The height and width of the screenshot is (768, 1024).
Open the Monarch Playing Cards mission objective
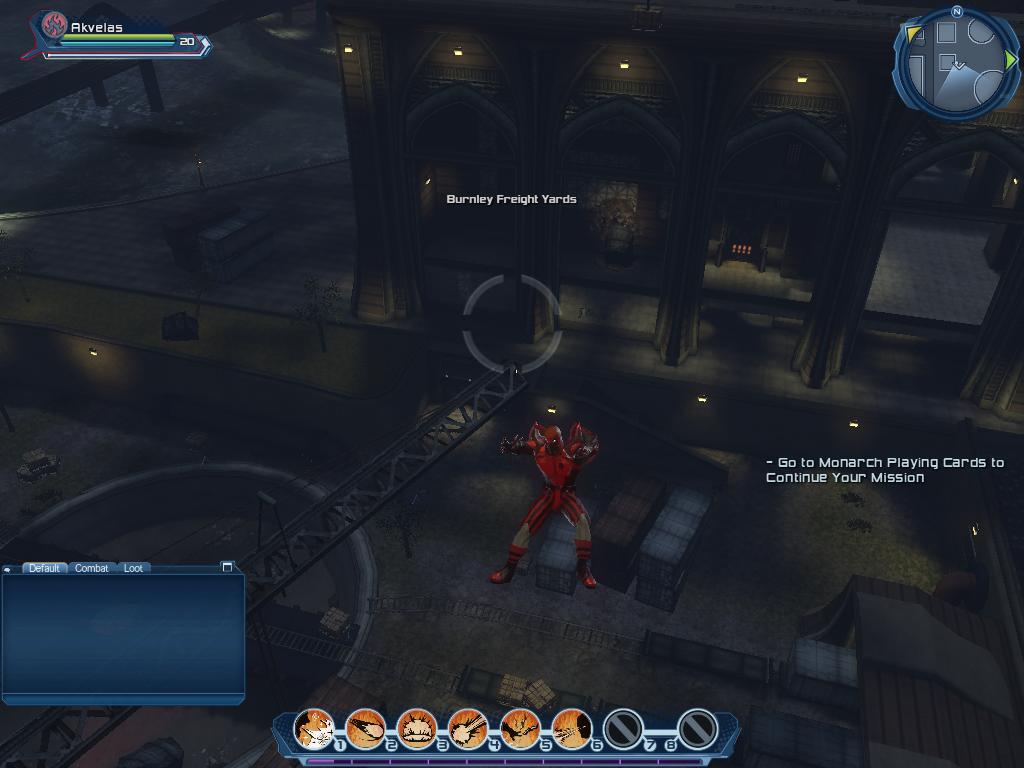[884, 470]
